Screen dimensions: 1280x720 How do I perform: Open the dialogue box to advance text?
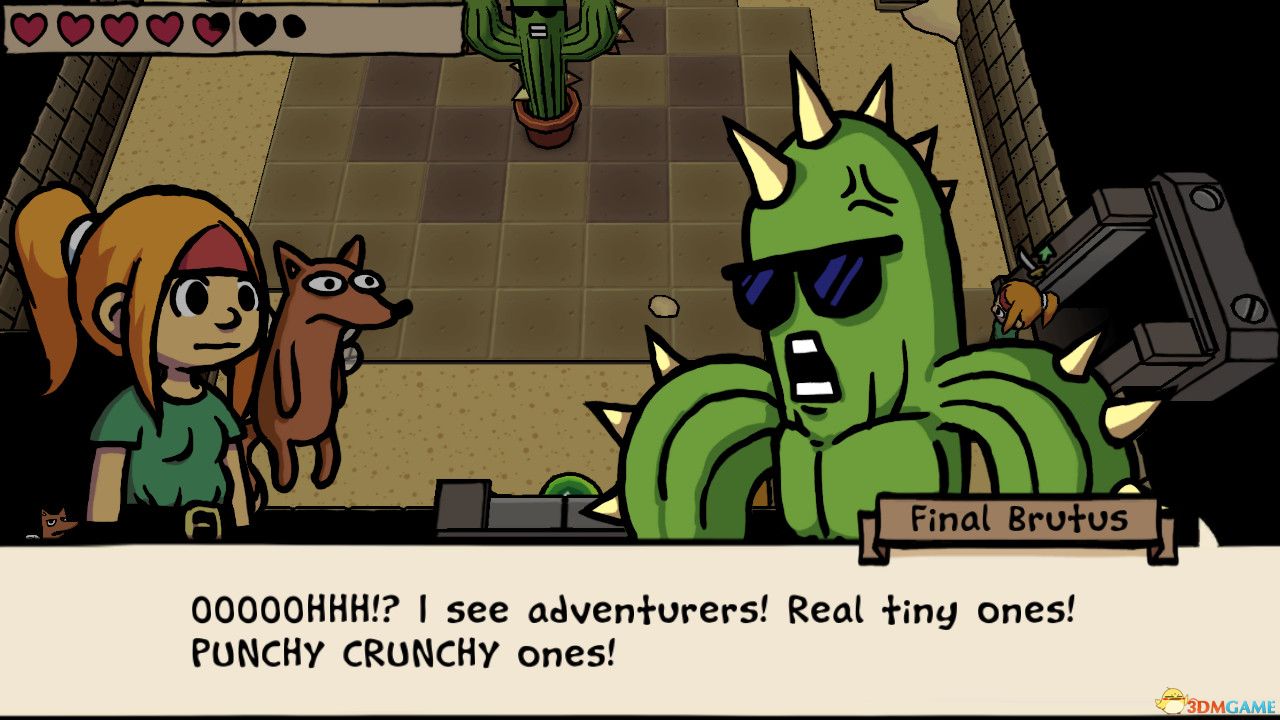pyautogui.click(x=640, y=630)
